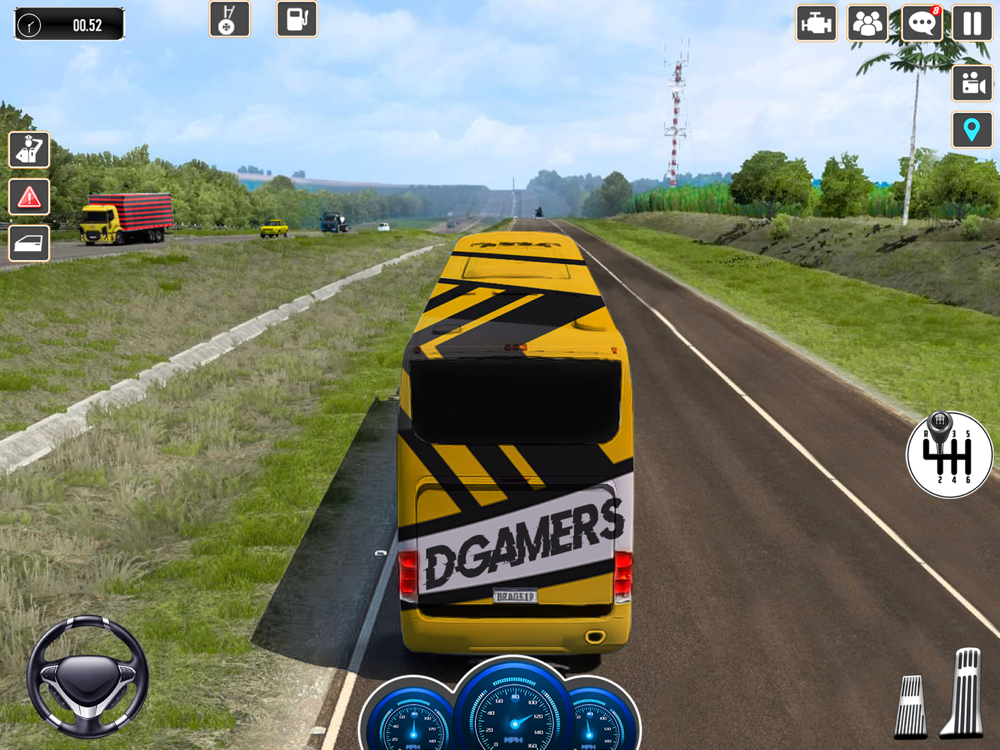Screen dimensions: 1000x750
Task: Open the map location pin
Action: click(x=971, y=130)
